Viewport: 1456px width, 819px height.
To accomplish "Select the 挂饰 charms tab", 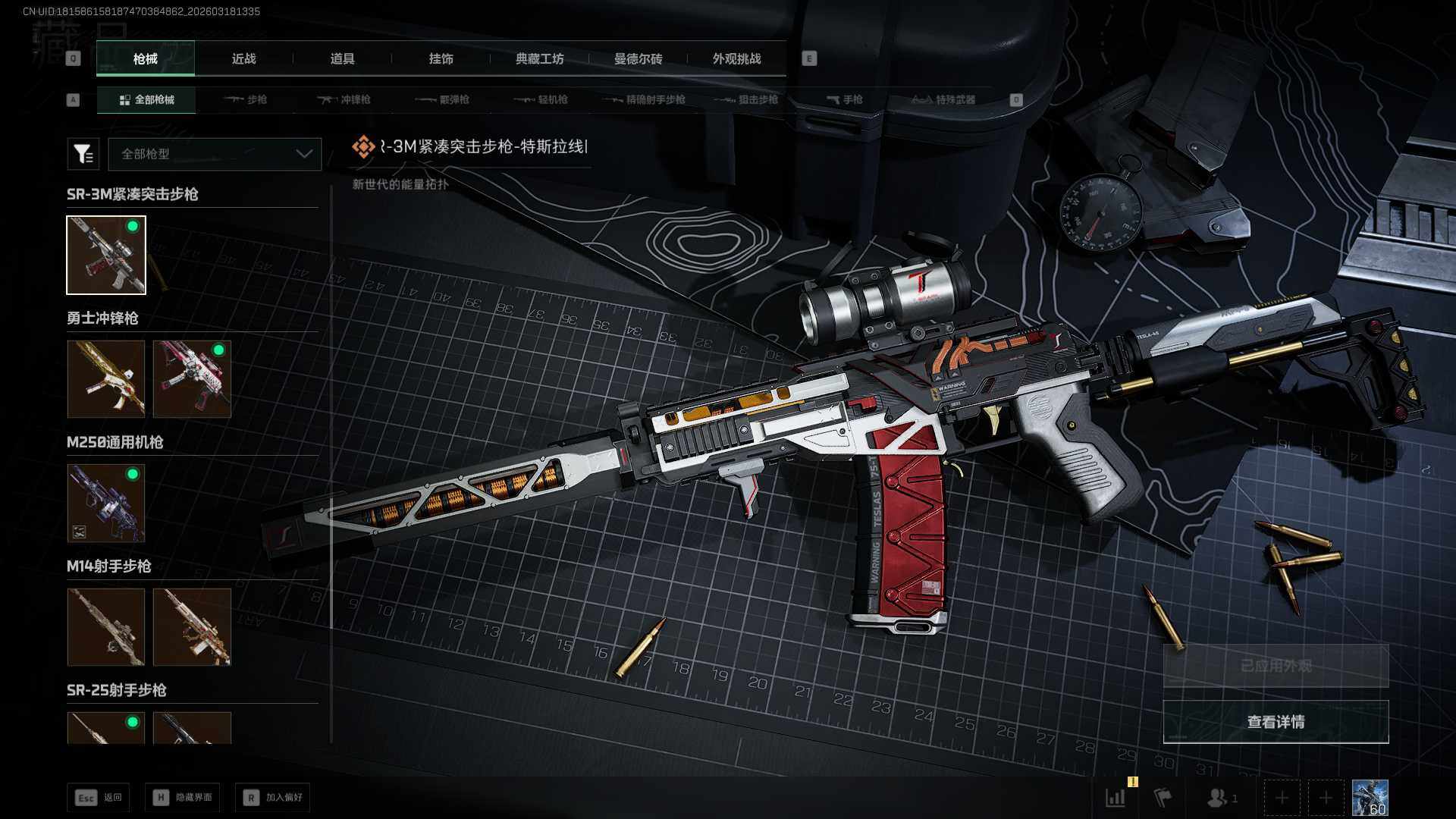I will coord(441,59).
